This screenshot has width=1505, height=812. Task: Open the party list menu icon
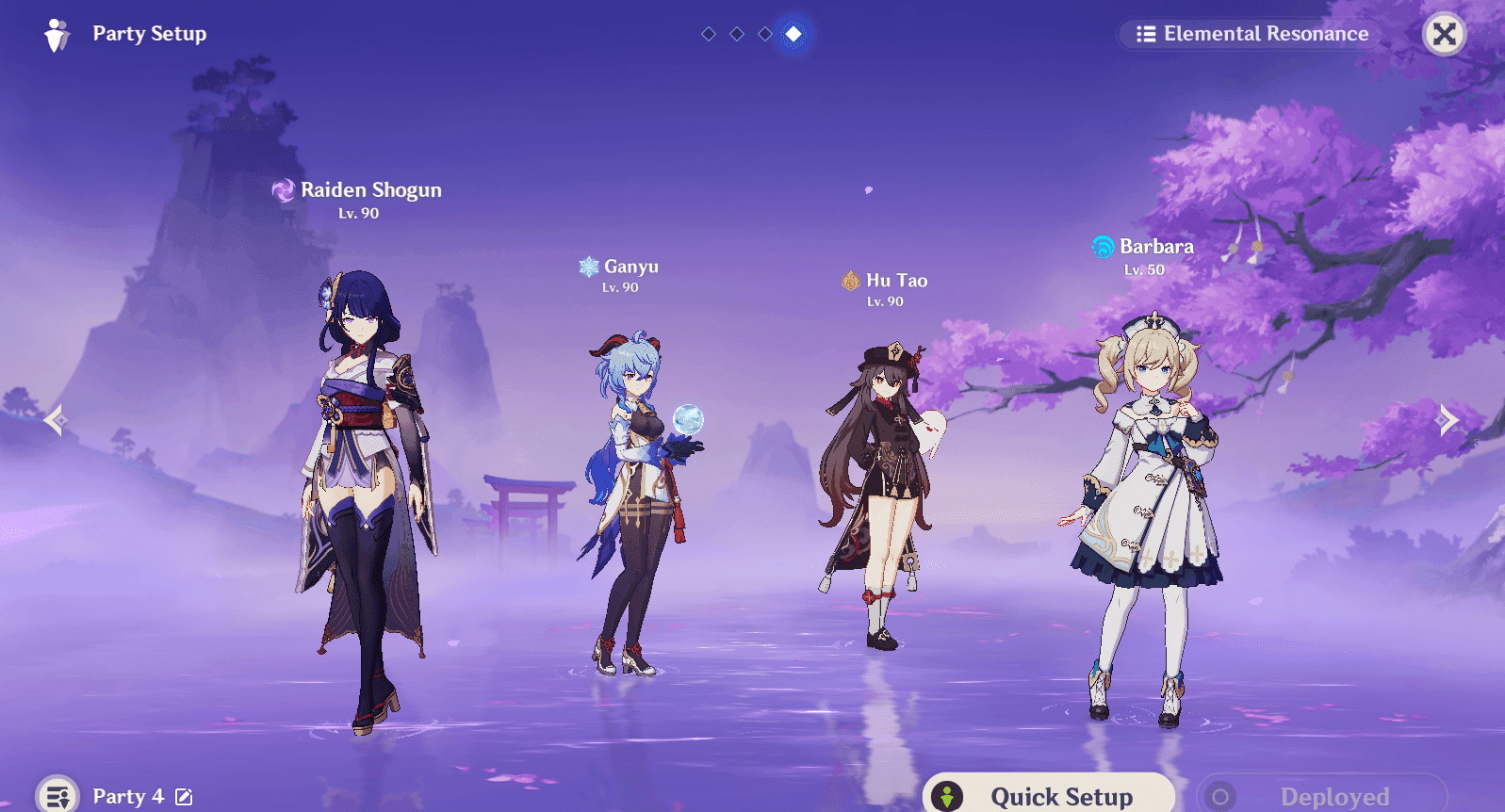[x=57, y=796]
